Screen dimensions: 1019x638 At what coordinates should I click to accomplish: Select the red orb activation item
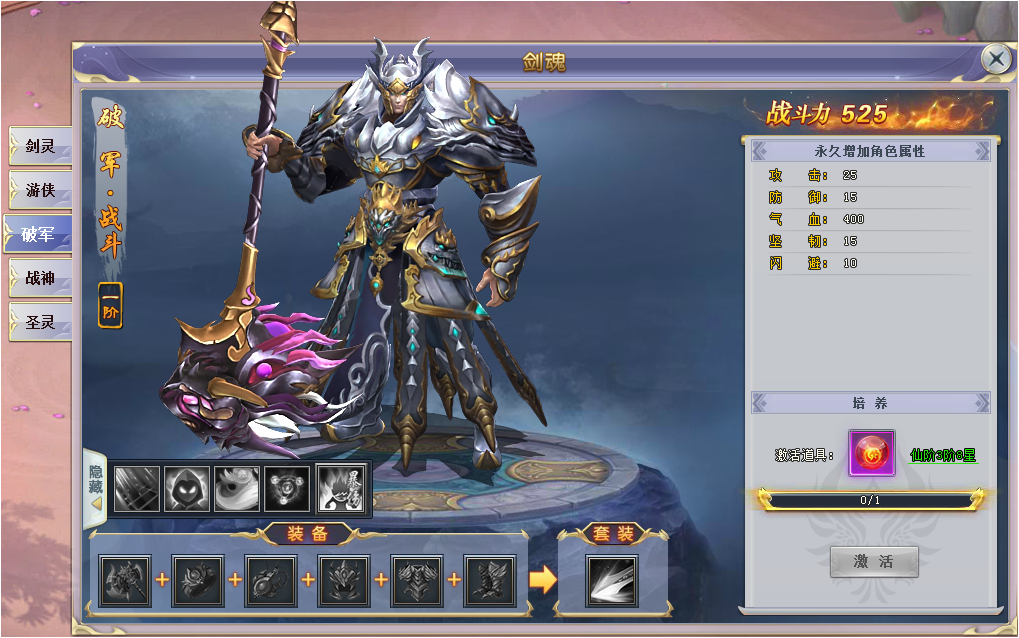[871, 454]
